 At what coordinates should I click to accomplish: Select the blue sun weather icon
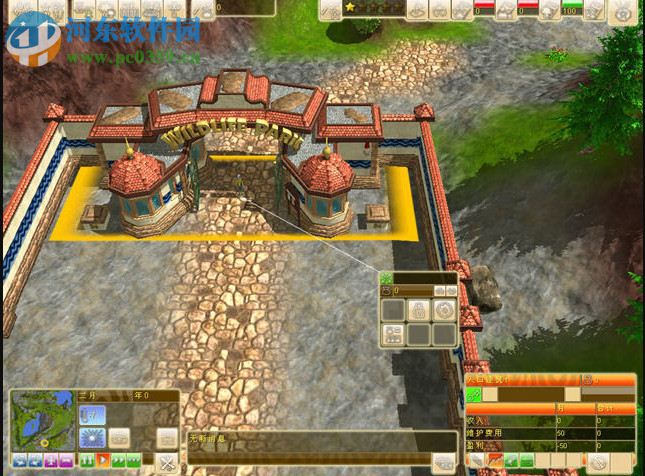92,437
